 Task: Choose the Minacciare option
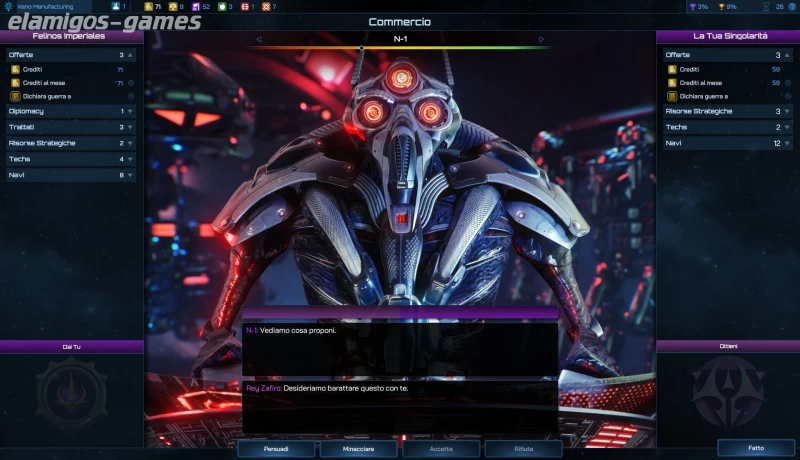pos(358,449)
